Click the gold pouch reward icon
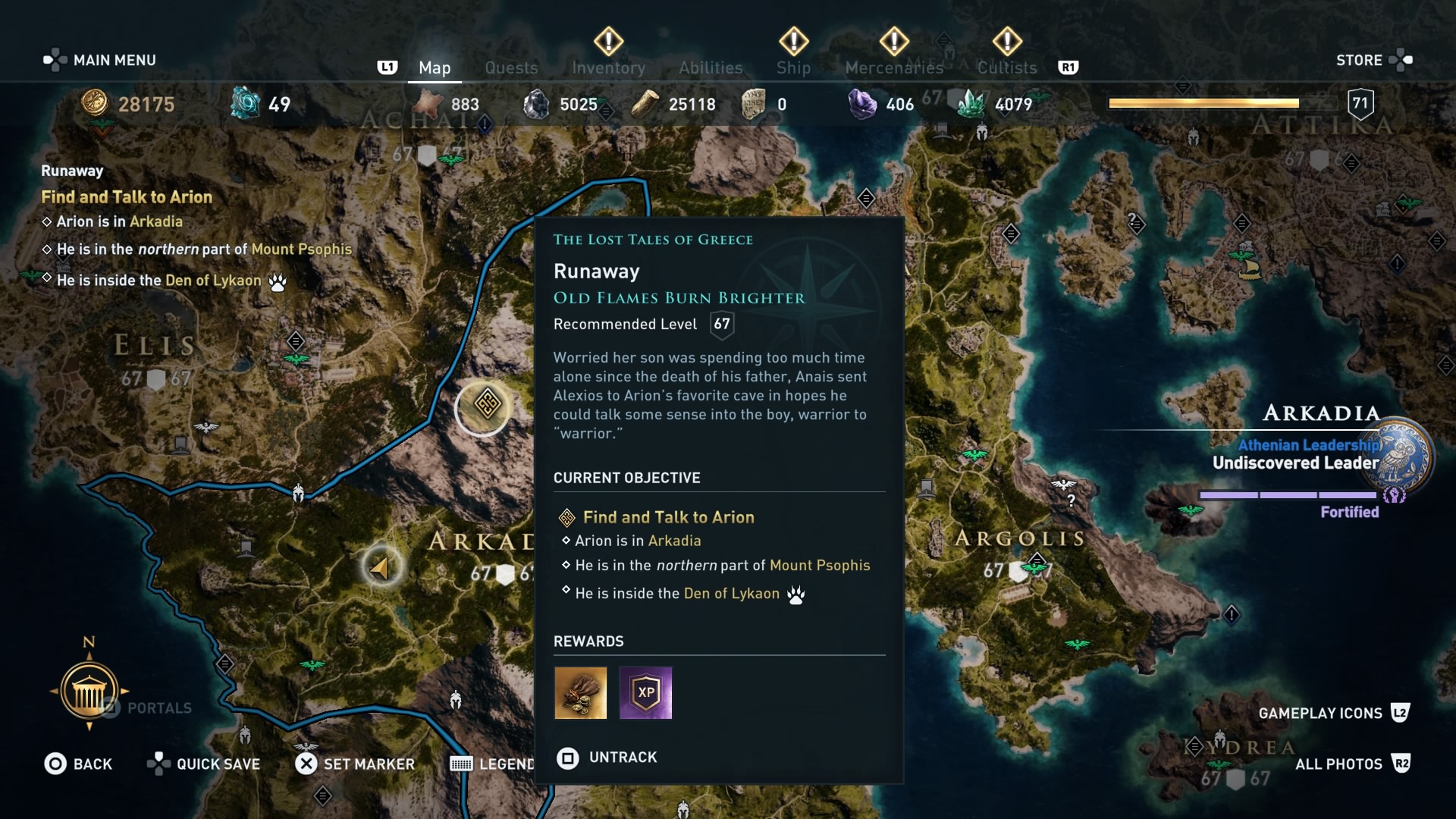1456x819 pixels. [580, 692]
